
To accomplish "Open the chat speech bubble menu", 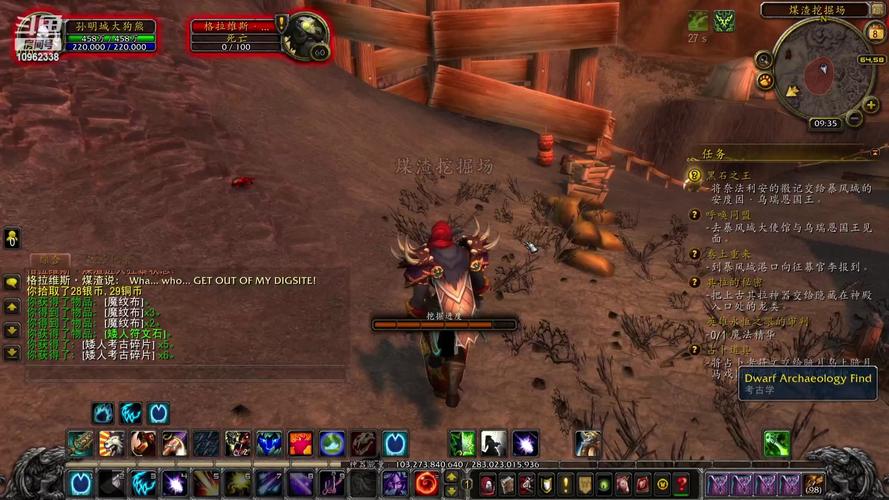I will pos(12,282).
